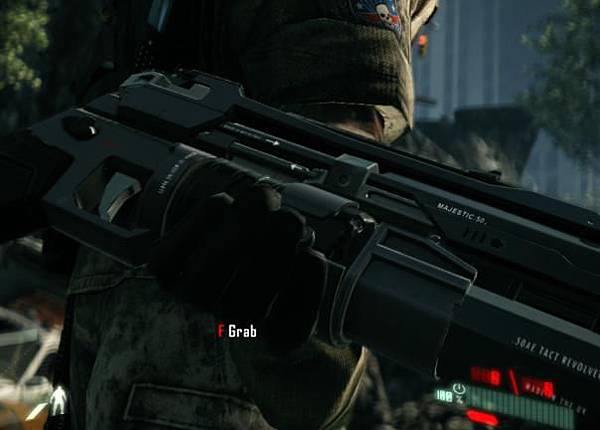Click the standing soldier stance icon
600x430 pixels.
57,401
